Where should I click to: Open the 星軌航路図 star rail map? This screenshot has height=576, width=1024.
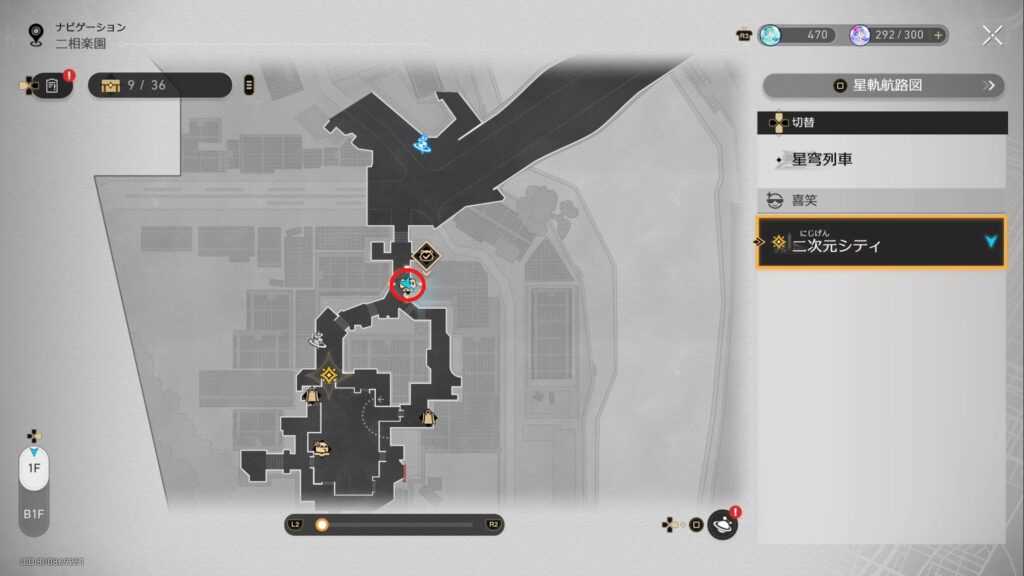click(x=883, y=86)
